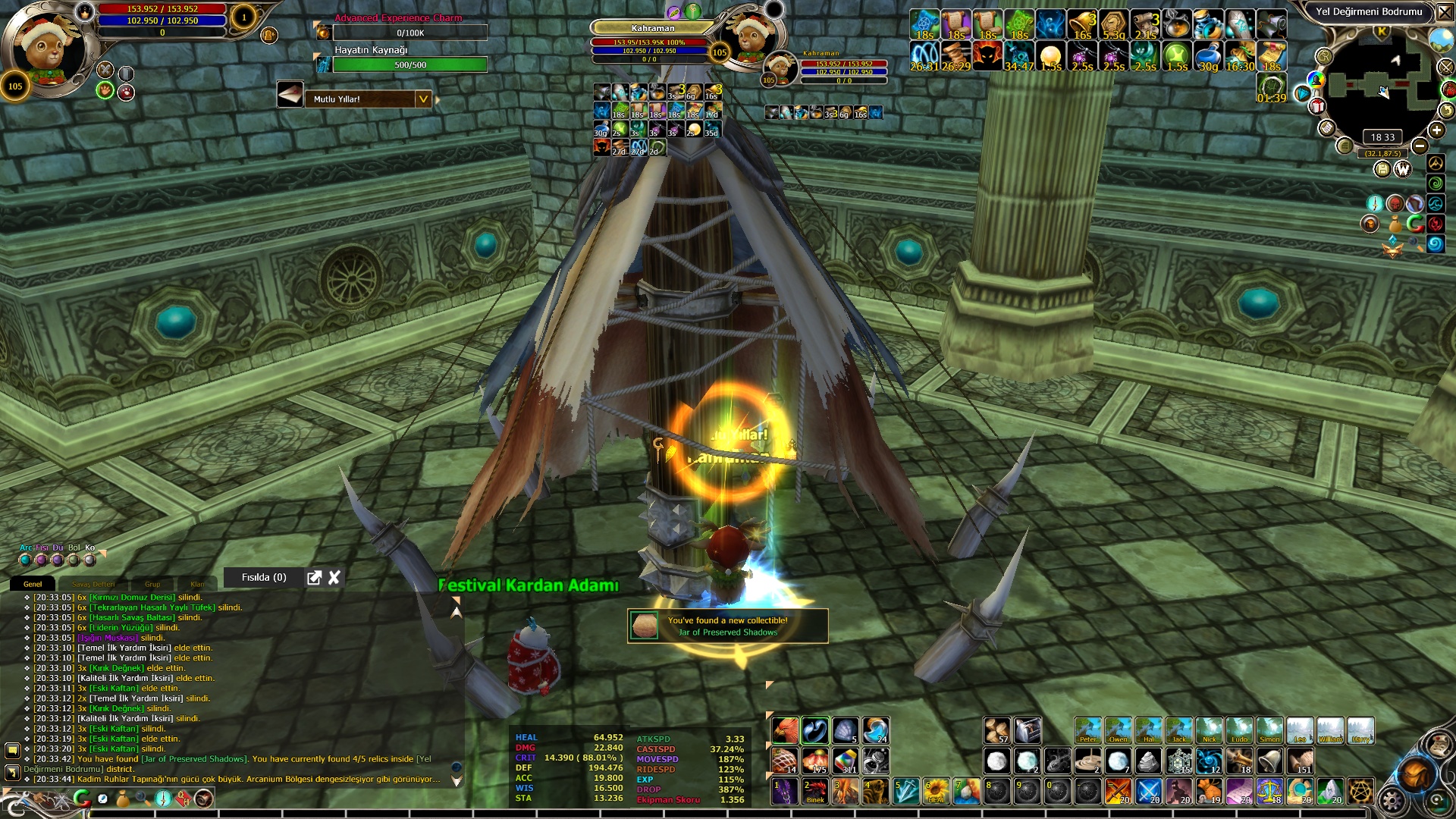1456x819 pixels.
Task: Use the bell item with no count
Action: [x=1269, y=760]
